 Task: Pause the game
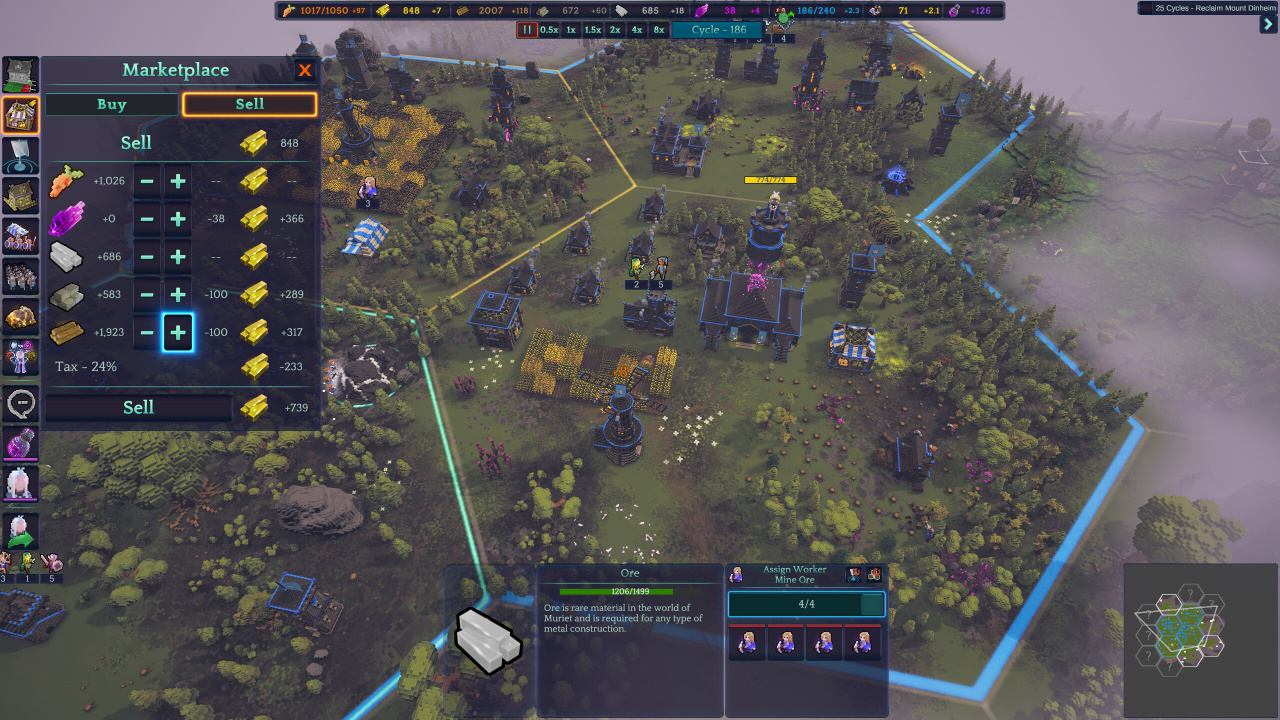click(527, 30)
